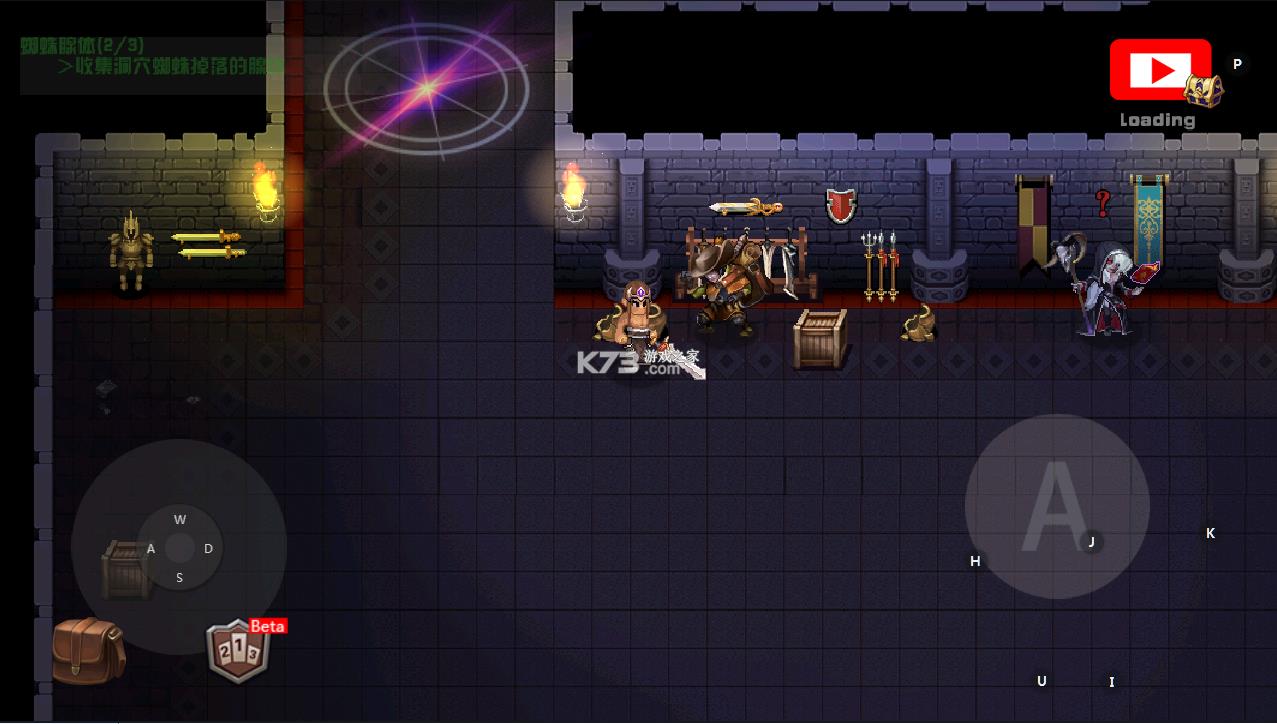
Task: Click the red video play button
Action: pyautogui.click(x=1160, y=70)
